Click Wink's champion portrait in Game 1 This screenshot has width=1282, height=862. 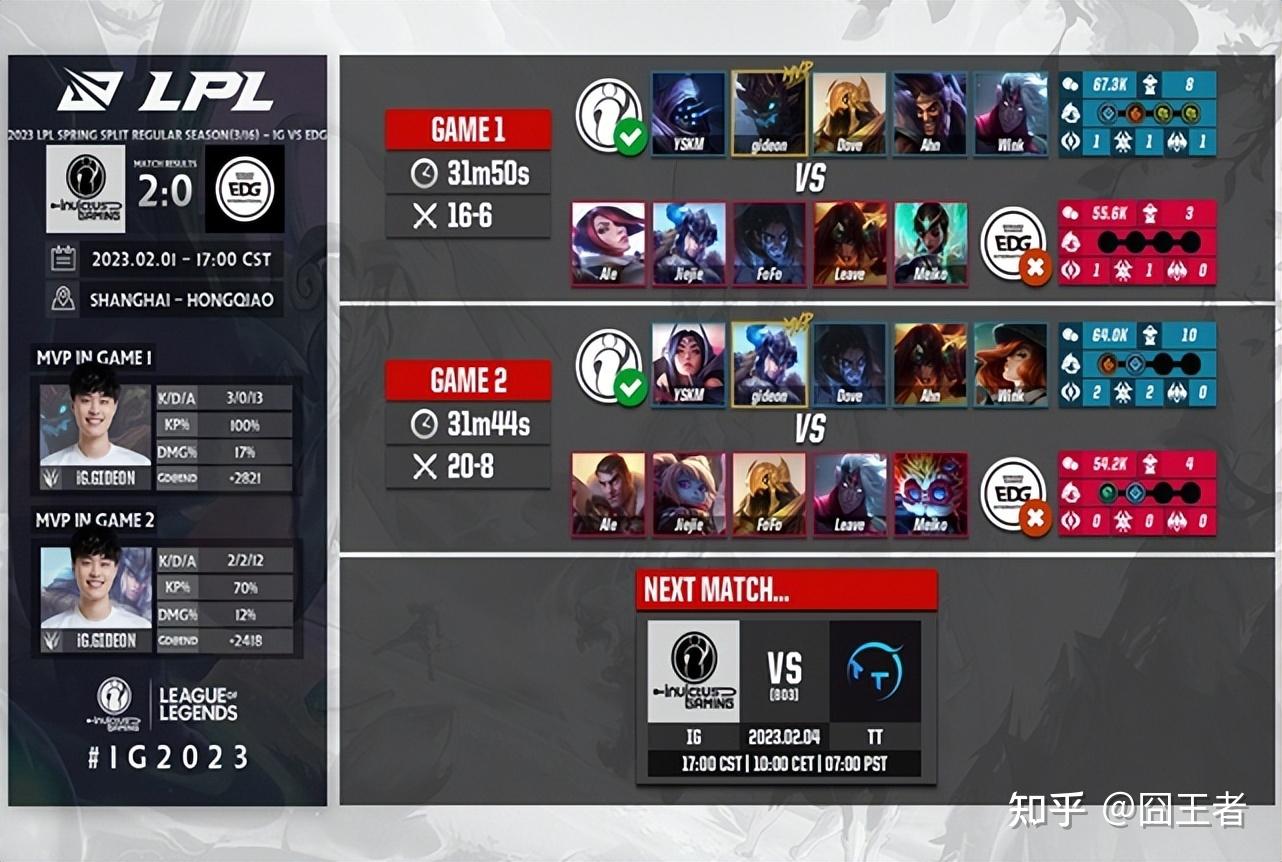(x=1010, y=112)
